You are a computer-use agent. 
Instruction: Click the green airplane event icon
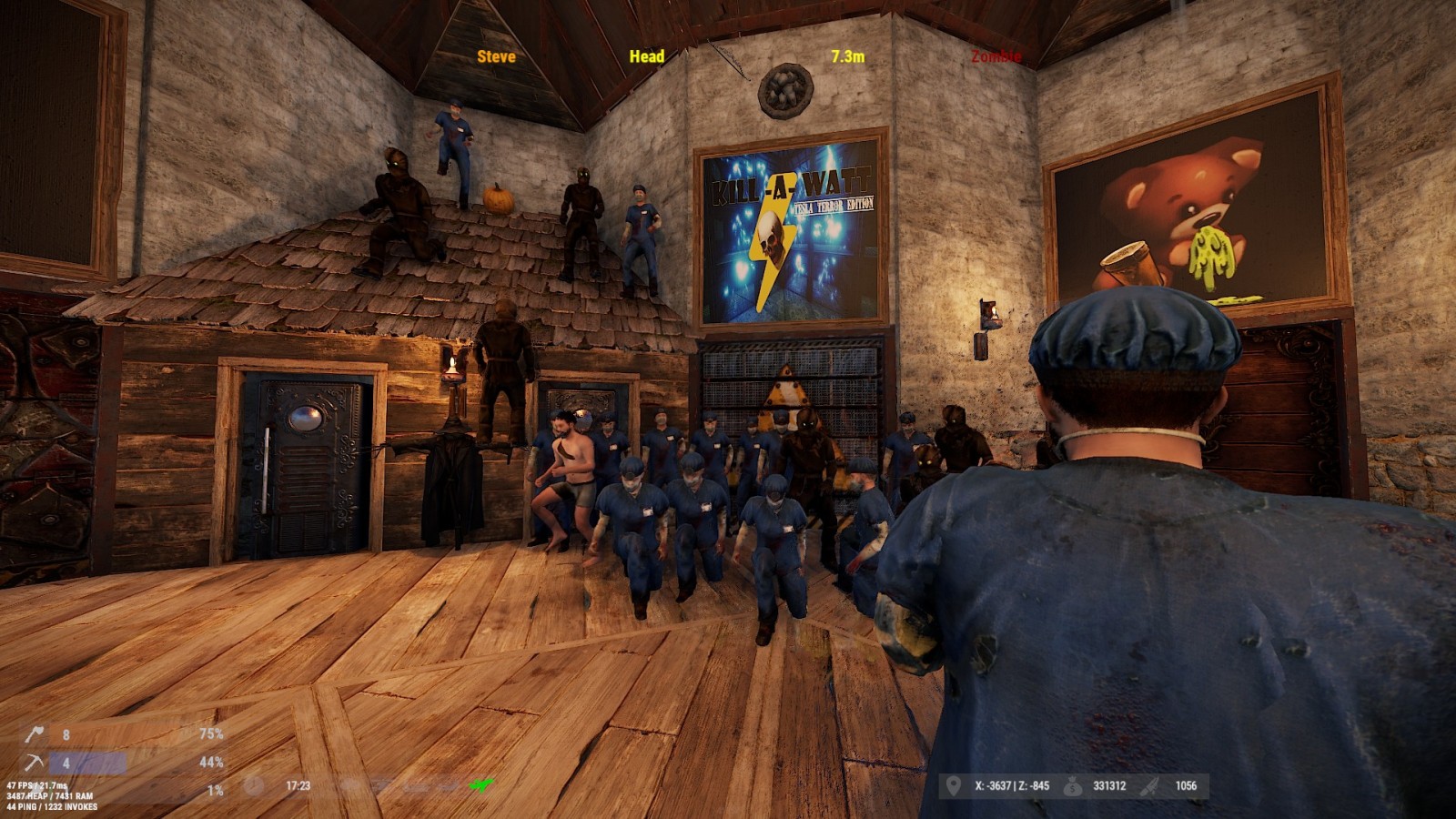pyautogui.click(x=480, y=784)
